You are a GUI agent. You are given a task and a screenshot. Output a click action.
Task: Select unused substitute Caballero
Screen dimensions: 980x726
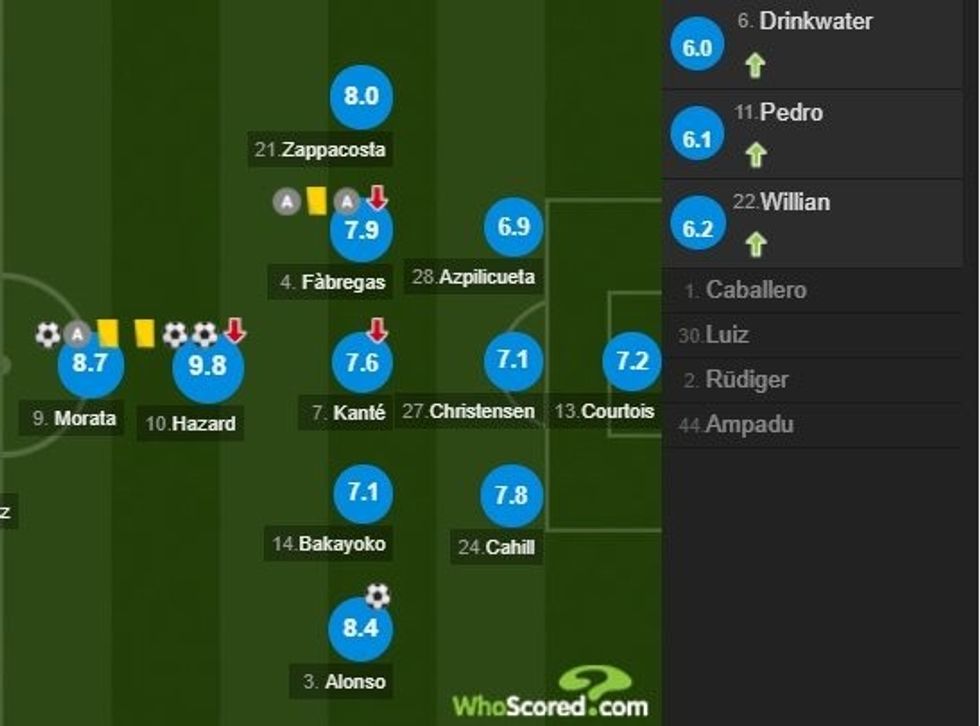pos(755,291)
